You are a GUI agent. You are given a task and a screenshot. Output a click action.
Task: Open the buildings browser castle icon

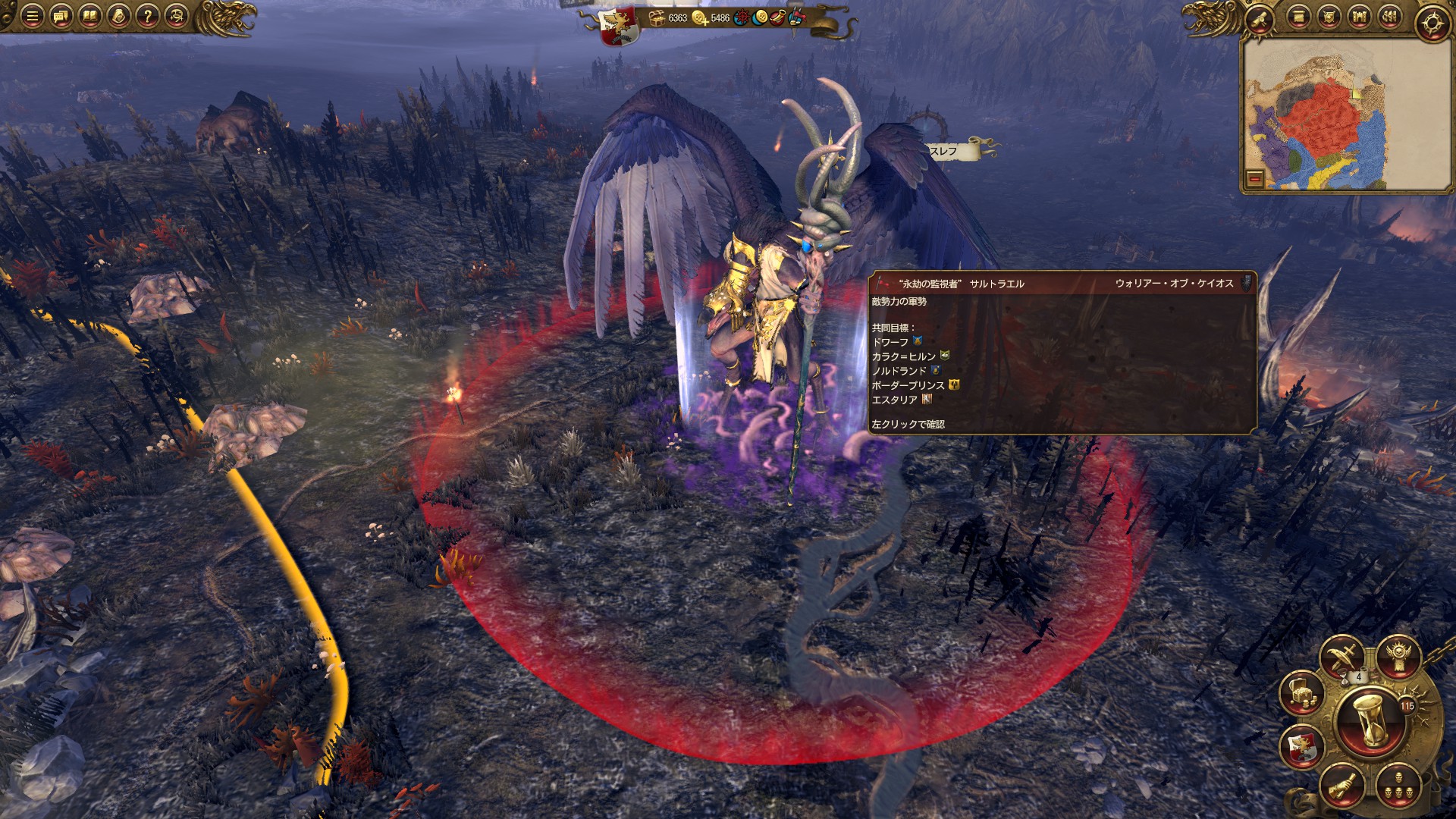(x=1360, y=17)
